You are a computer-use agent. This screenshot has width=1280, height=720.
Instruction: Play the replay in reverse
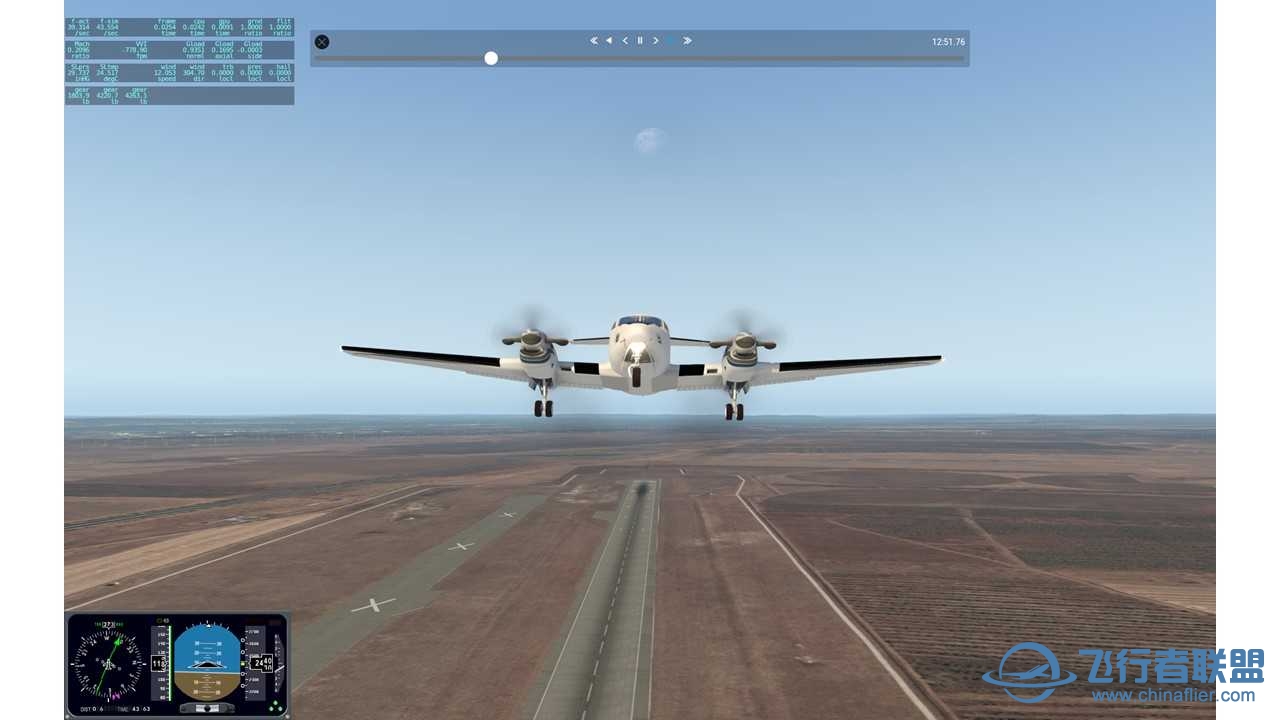click(609, 41)
